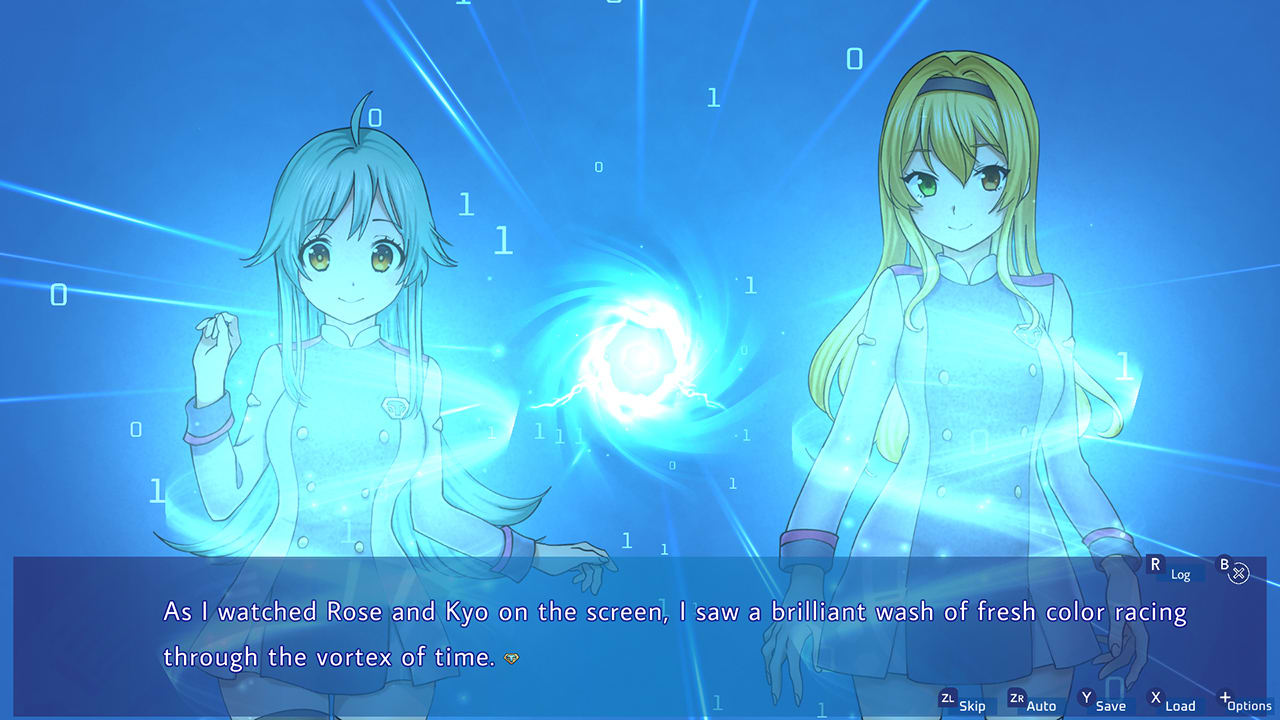This screenshot has height=720, width=1280.
Task: Open the Save menu to reveal save slots
Action: 1100,703
